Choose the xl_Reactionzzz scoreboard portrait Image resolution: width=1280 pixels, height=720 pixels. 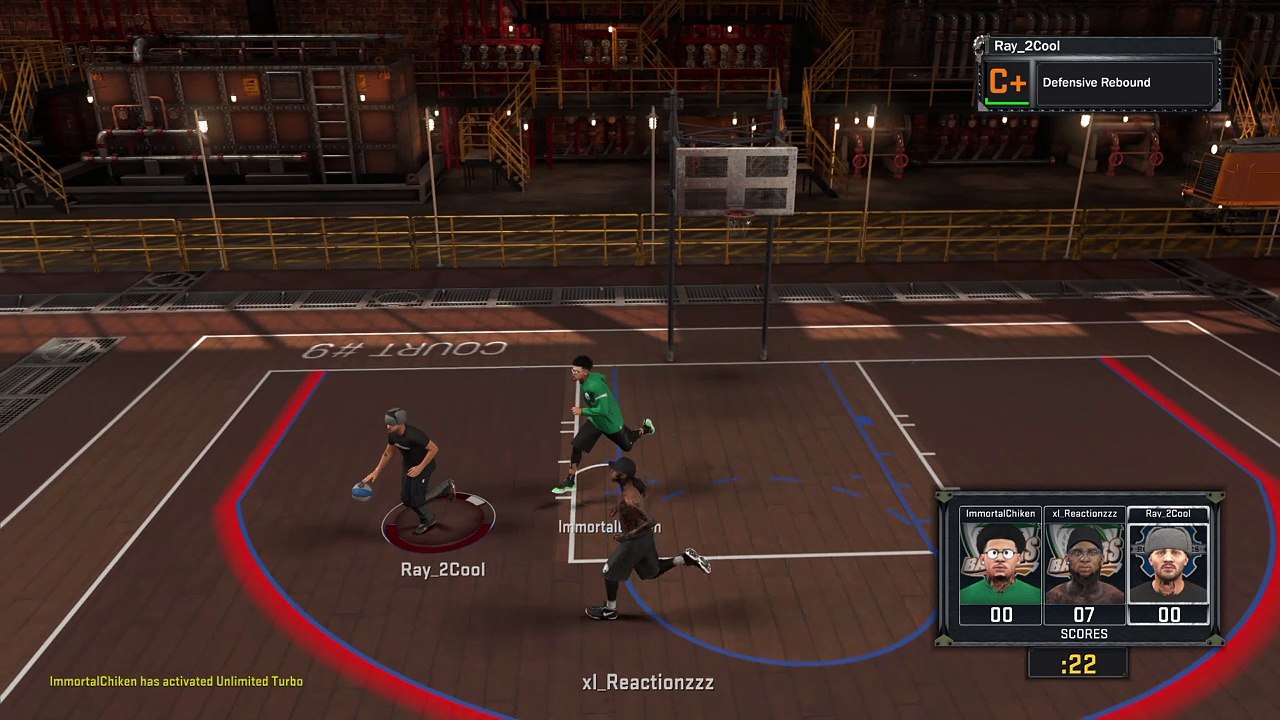point(1084,566)
